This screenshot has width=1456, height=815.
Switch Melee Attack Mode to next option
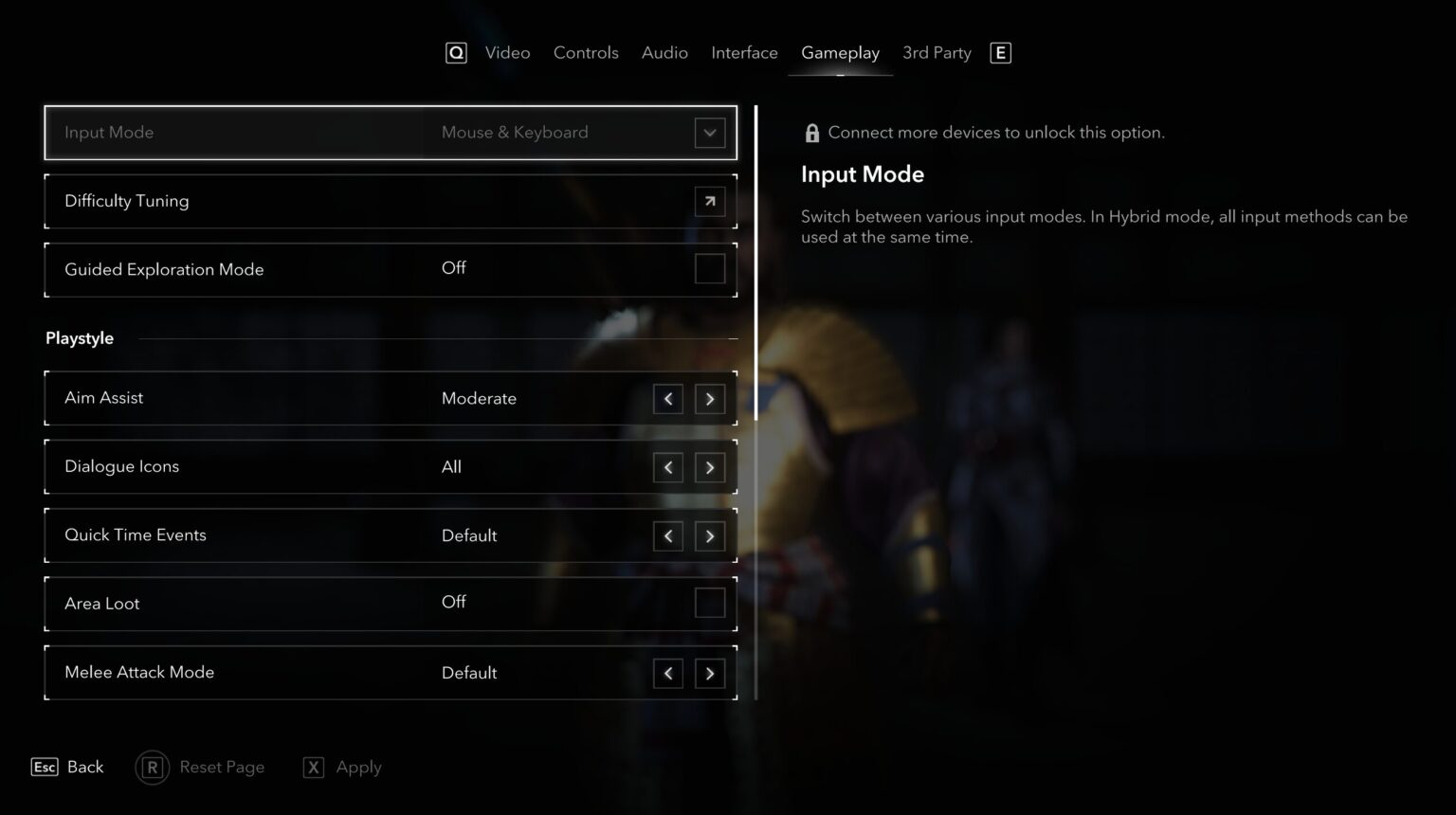tap(709, 674)
